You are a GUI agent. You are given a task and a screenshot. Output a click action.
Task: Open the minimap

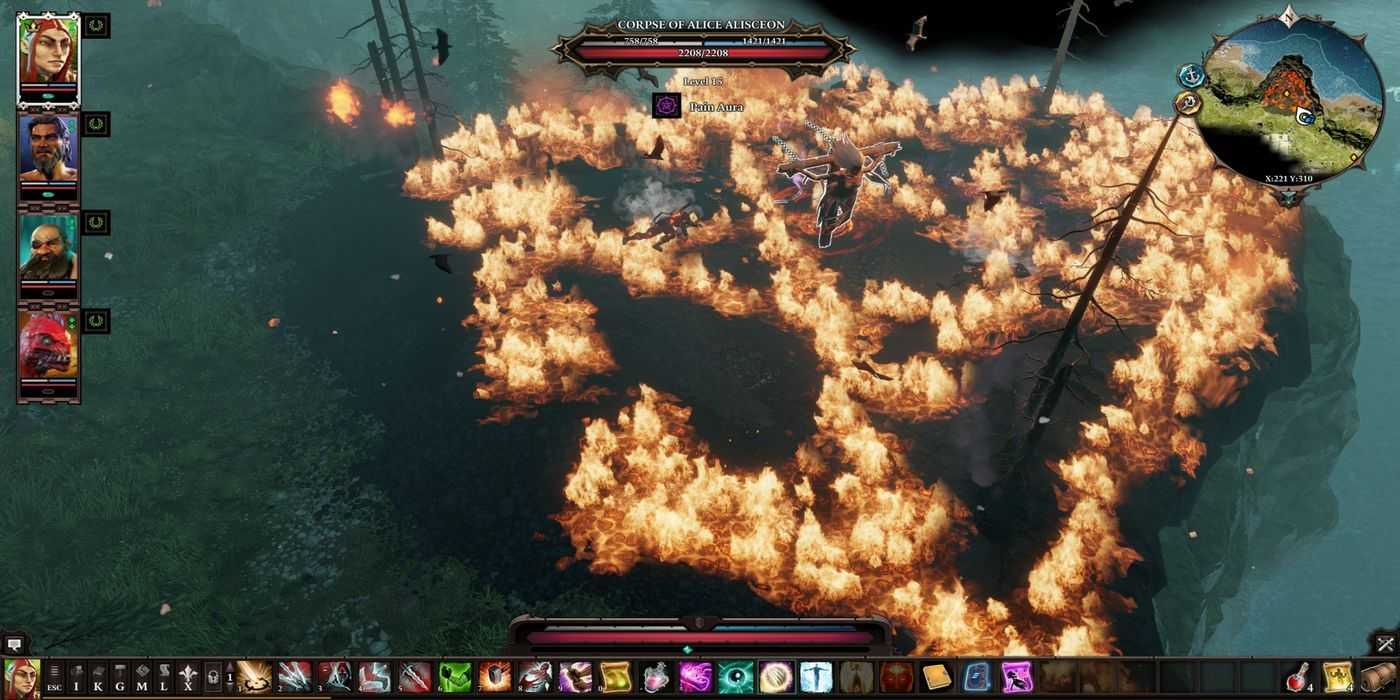coord(1292,103)
